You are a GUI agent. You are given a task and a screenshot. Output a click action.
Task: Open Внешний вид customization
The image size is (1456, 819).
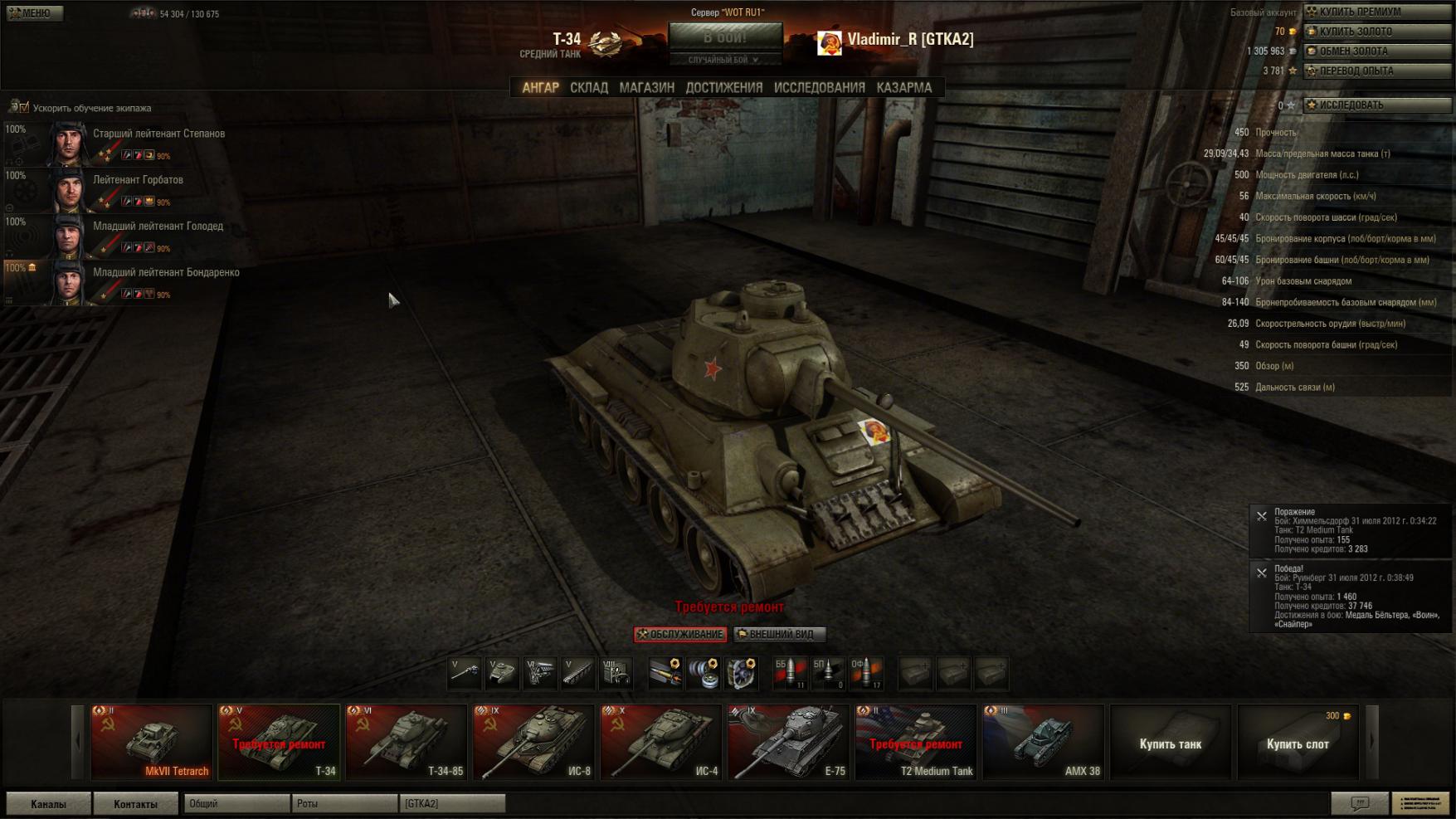click(x=779, y=635)
